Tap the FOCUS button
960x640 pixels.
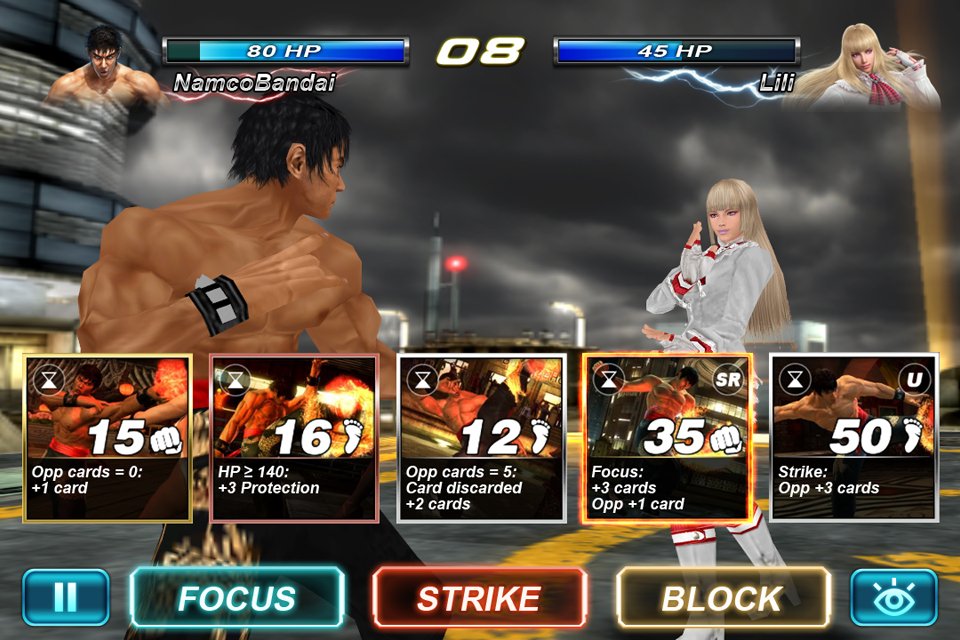[x=236, y=597]
